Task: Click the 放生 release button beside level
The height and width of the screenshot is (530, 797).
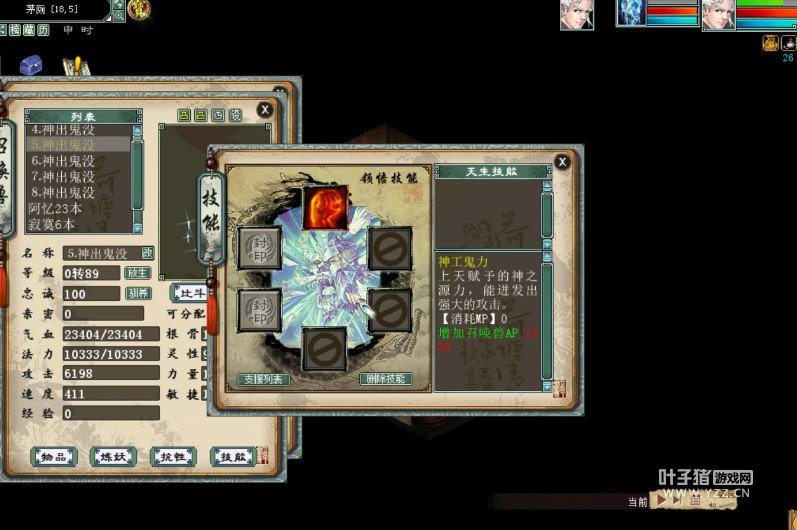Action: tap(137, 273)
